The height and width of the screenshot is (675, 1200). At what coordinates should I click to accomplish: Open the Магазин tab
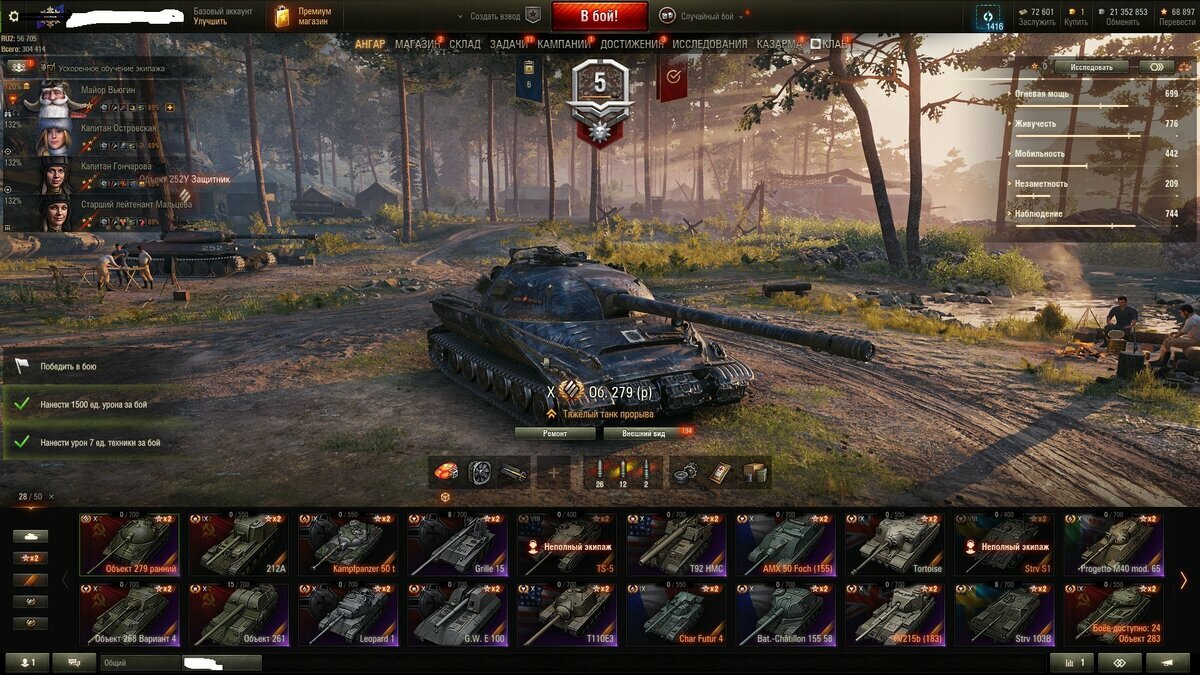coord(415,44)
